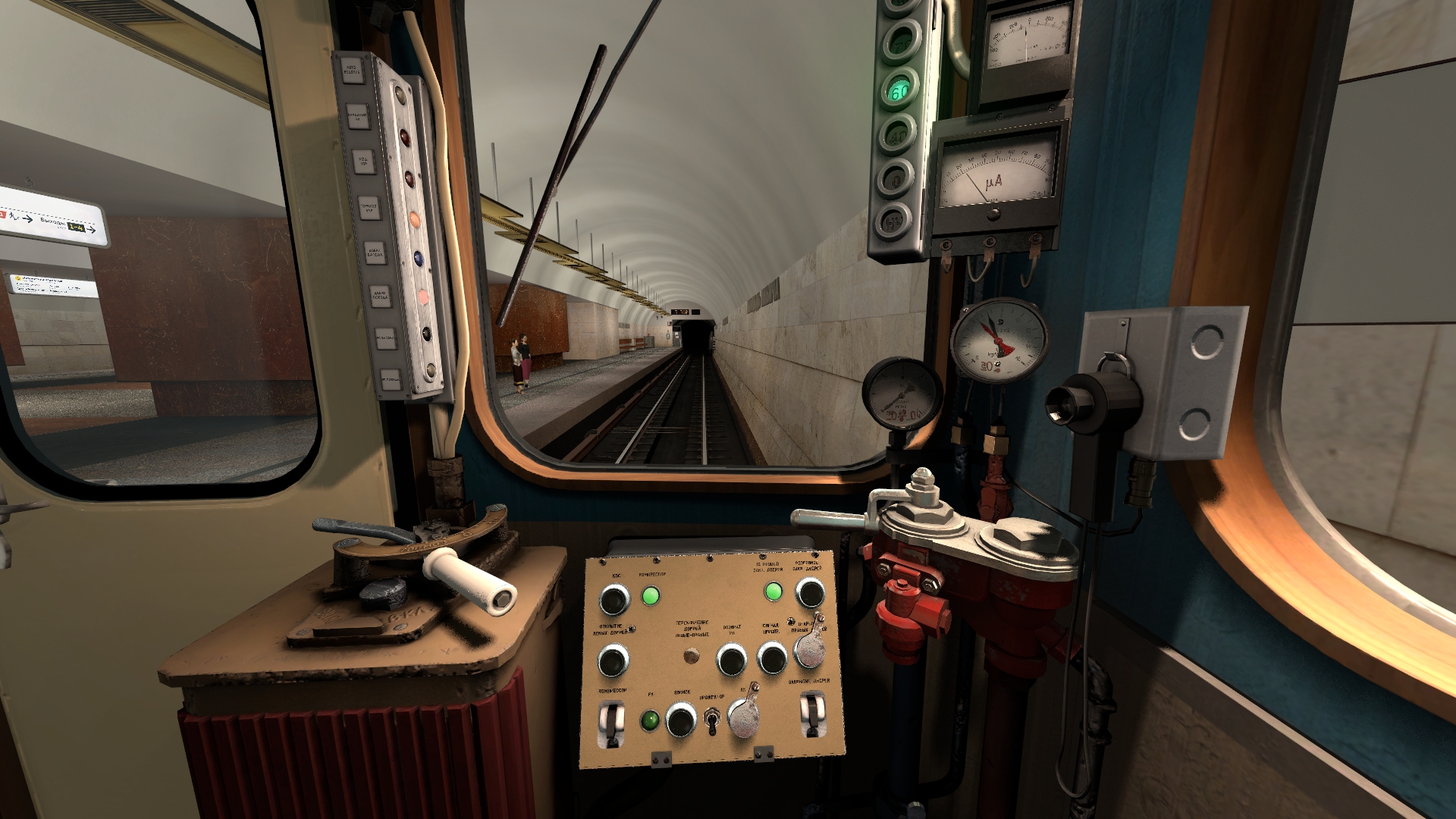The width and height of the screenshot is (1456, 819).
Task: Click the left-right door selector on the panel
Action: pyautogui.click(x=691, y=656)
